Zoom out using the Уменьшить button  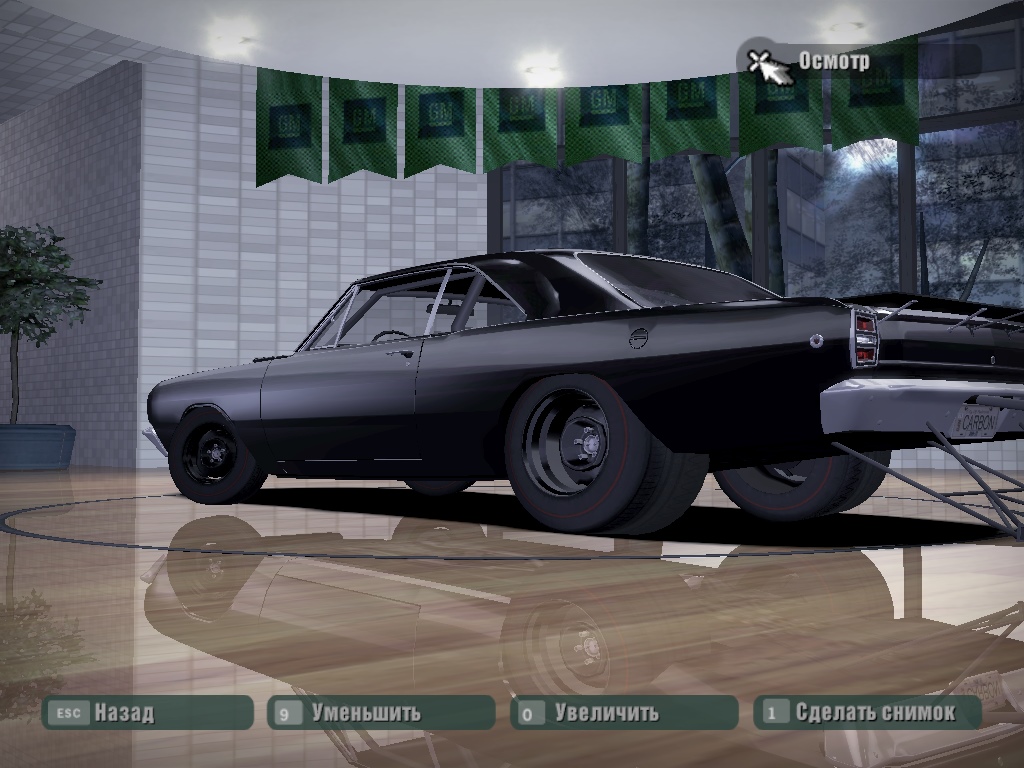[x=380, y=713]
